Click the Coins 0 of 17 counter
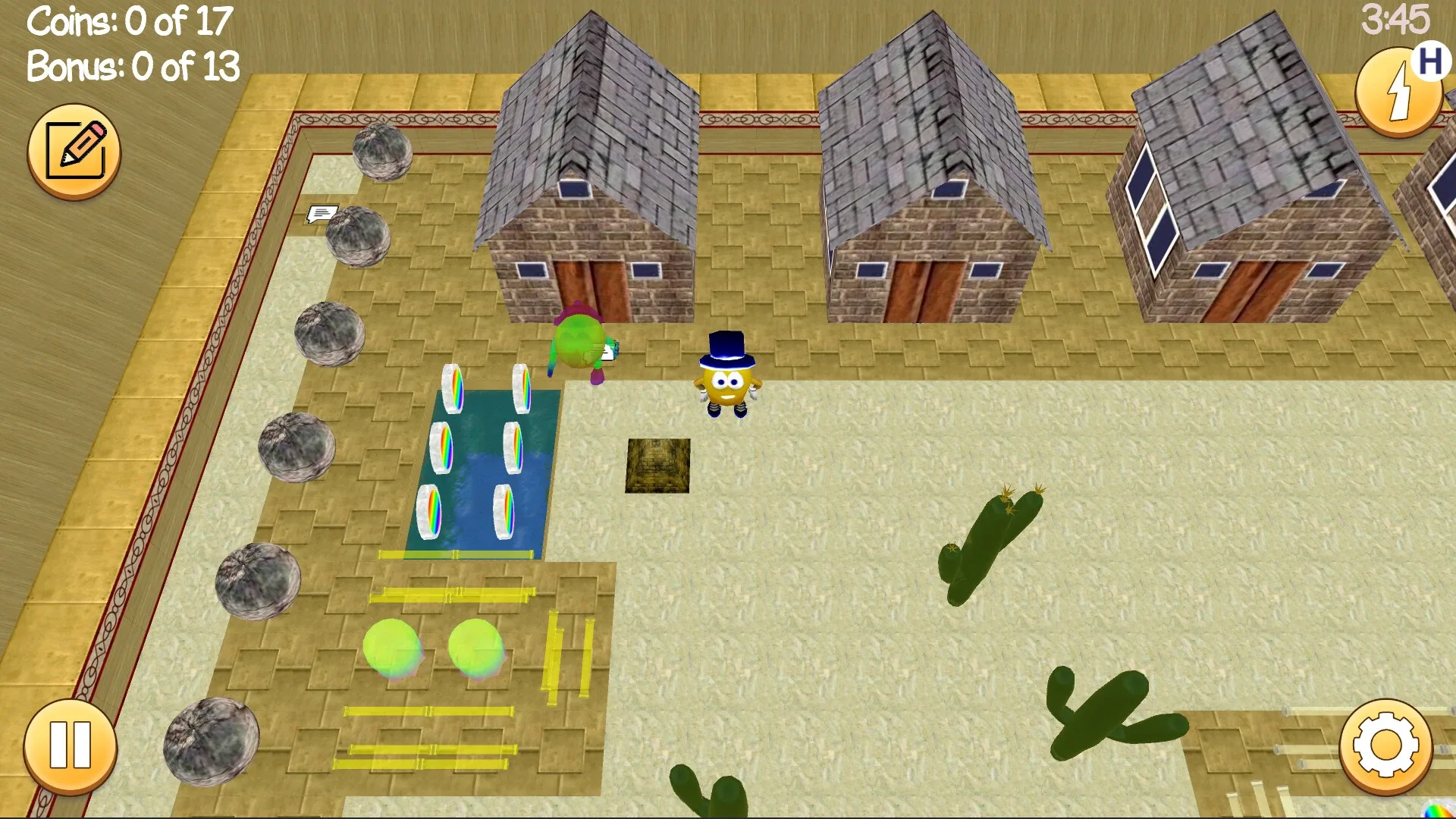 click(127, 22)
